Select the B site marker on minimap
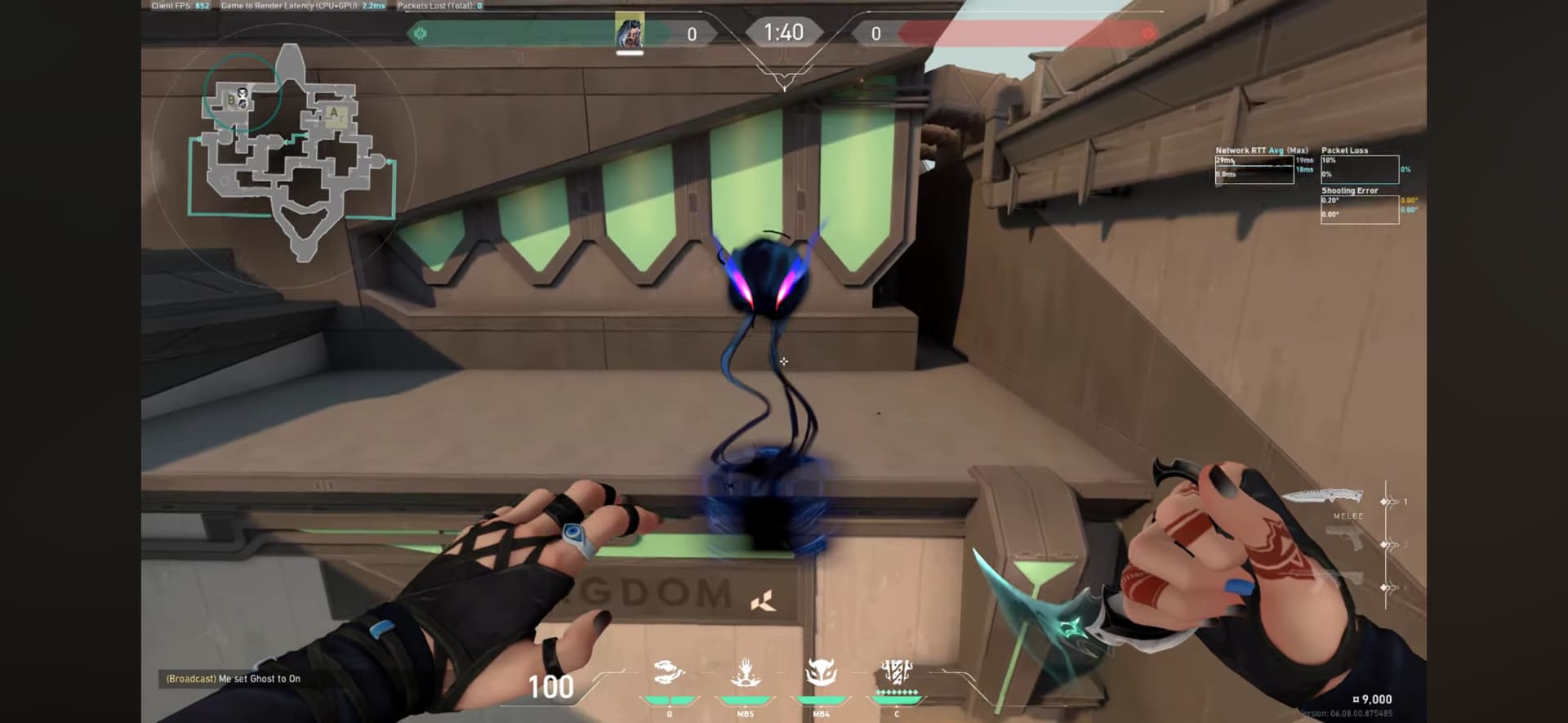 tap(232, 101)
